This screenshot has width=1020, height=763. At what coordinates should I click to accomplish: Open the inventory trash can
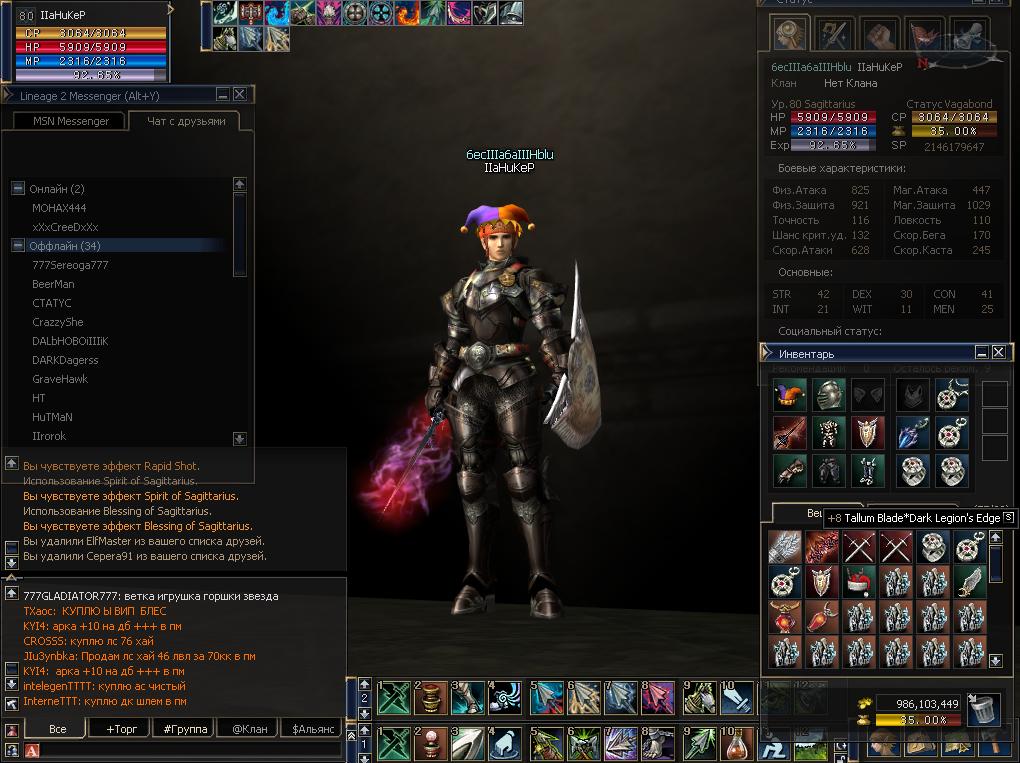(x=984, y=709)
